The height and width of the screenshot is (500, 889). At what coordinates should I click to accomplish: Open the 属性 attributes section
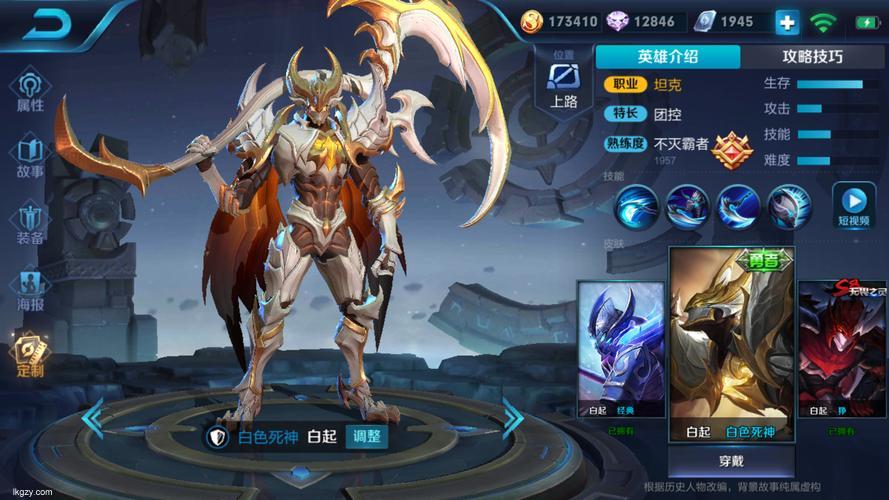coord(31,92)
